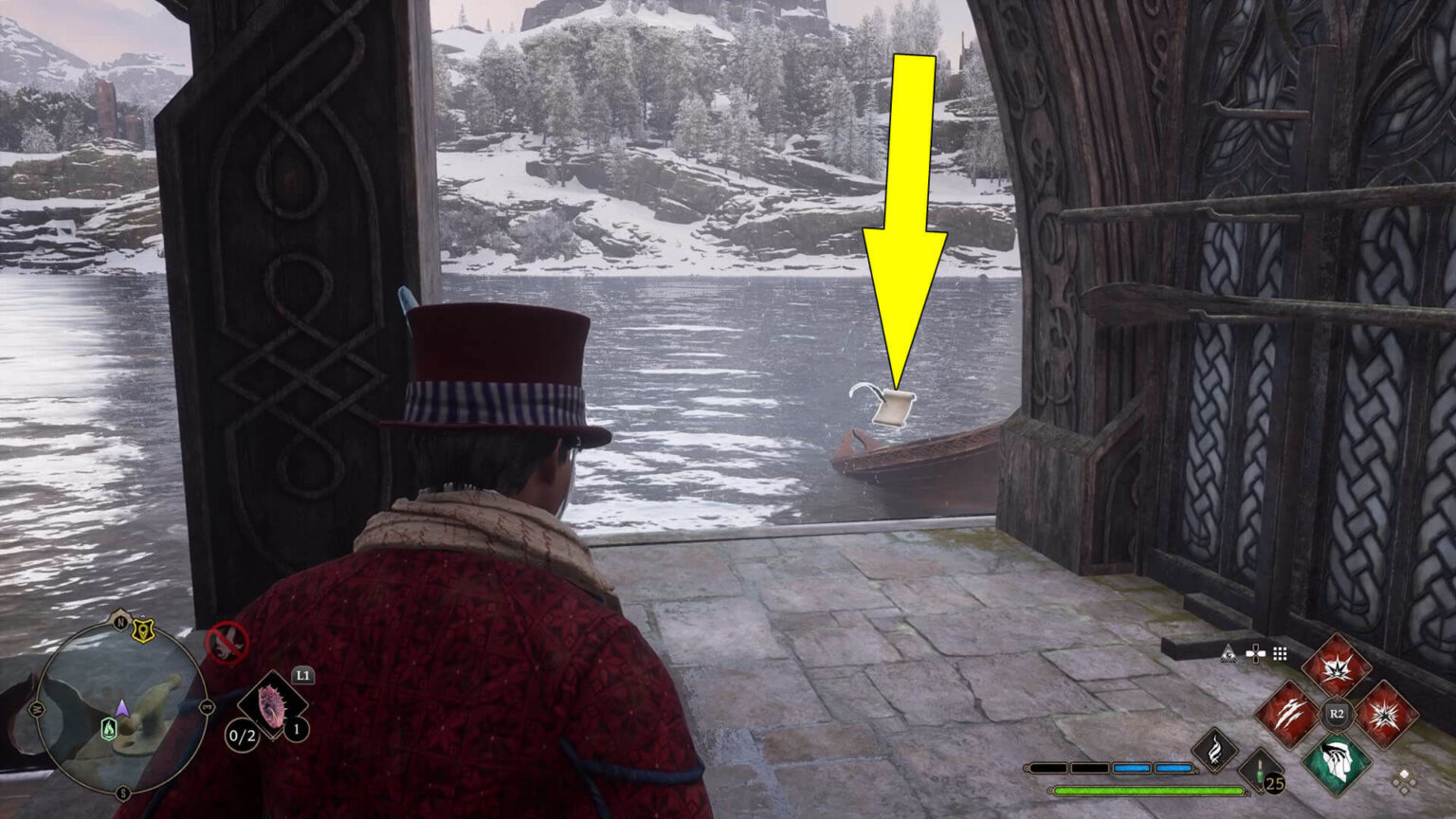
Task: Click the green Floo Flame icon on the minimap
Action: point(110,728)
